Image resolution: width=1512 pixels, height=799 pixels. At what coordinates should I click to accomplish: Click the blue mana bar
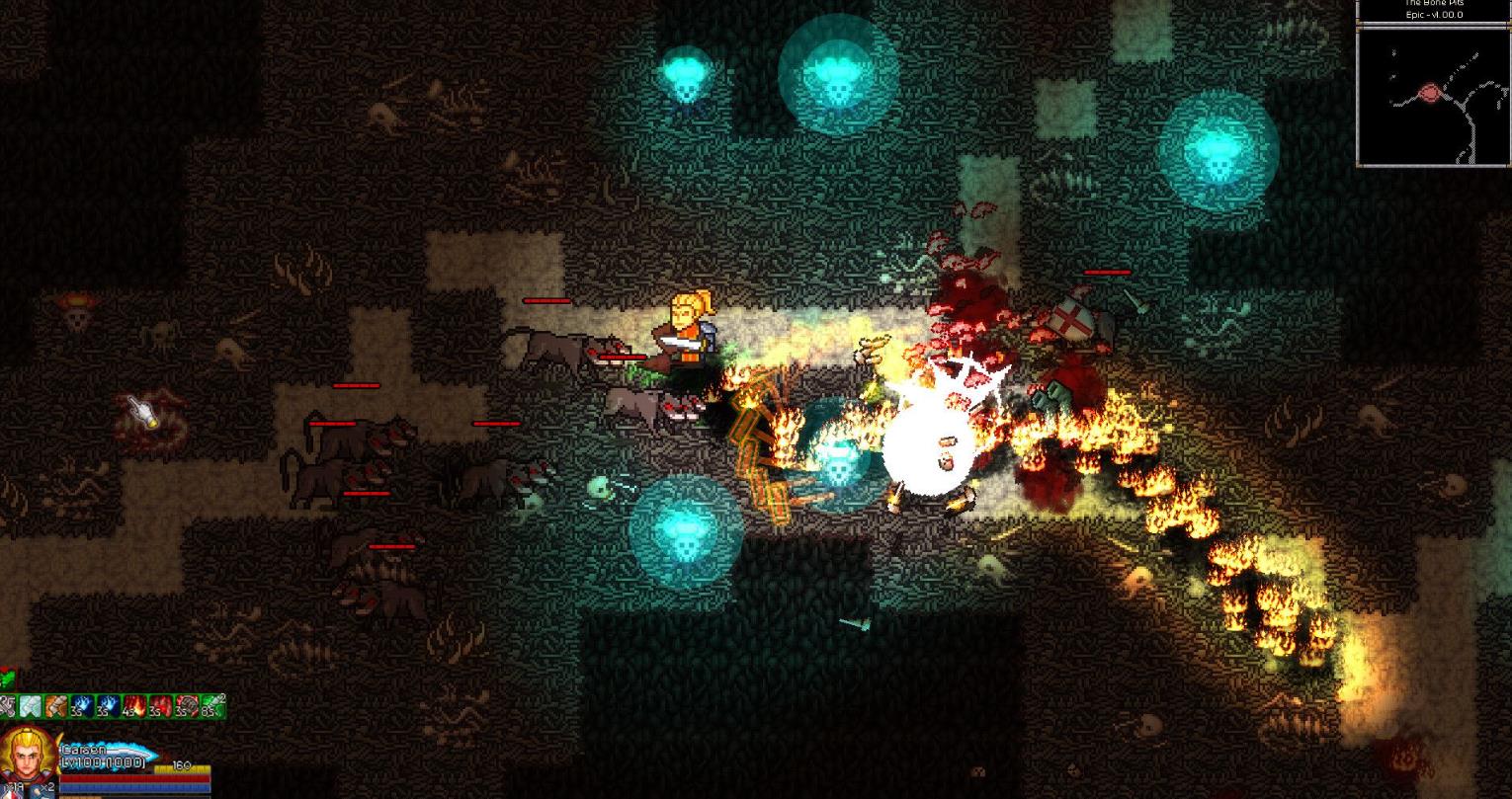point(134,787)
